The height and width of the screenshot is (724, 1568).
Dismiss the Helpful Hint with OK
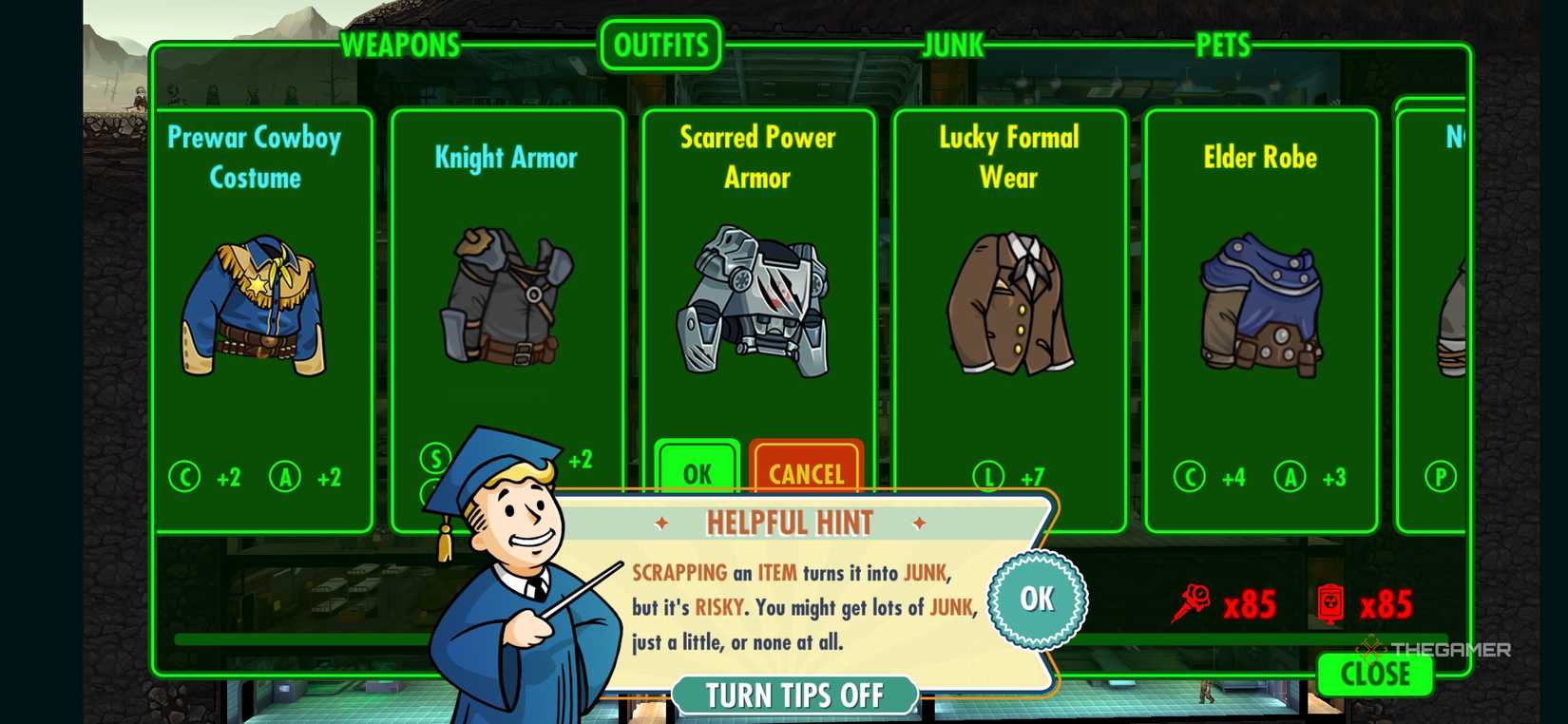coord(1036,600)
